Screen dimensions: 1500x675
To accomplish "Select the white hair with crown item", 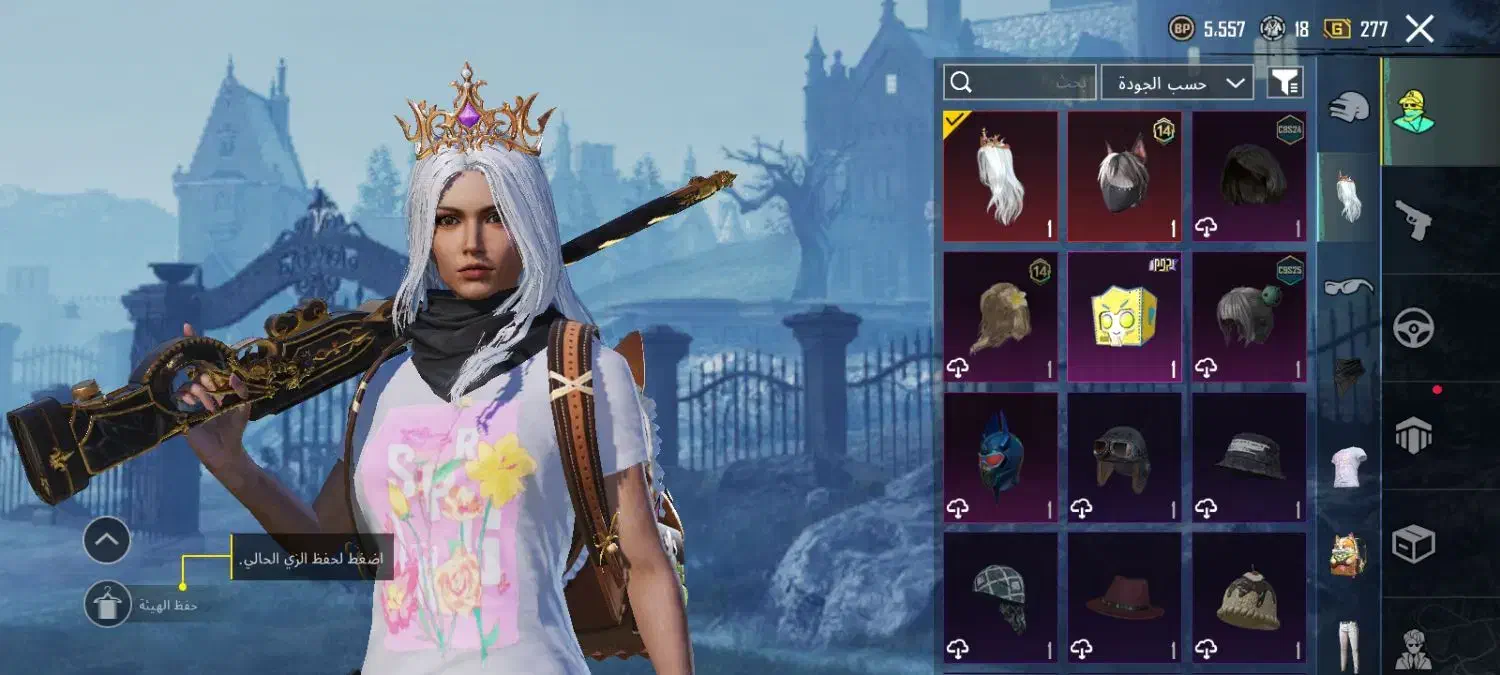I will 1000,177.
